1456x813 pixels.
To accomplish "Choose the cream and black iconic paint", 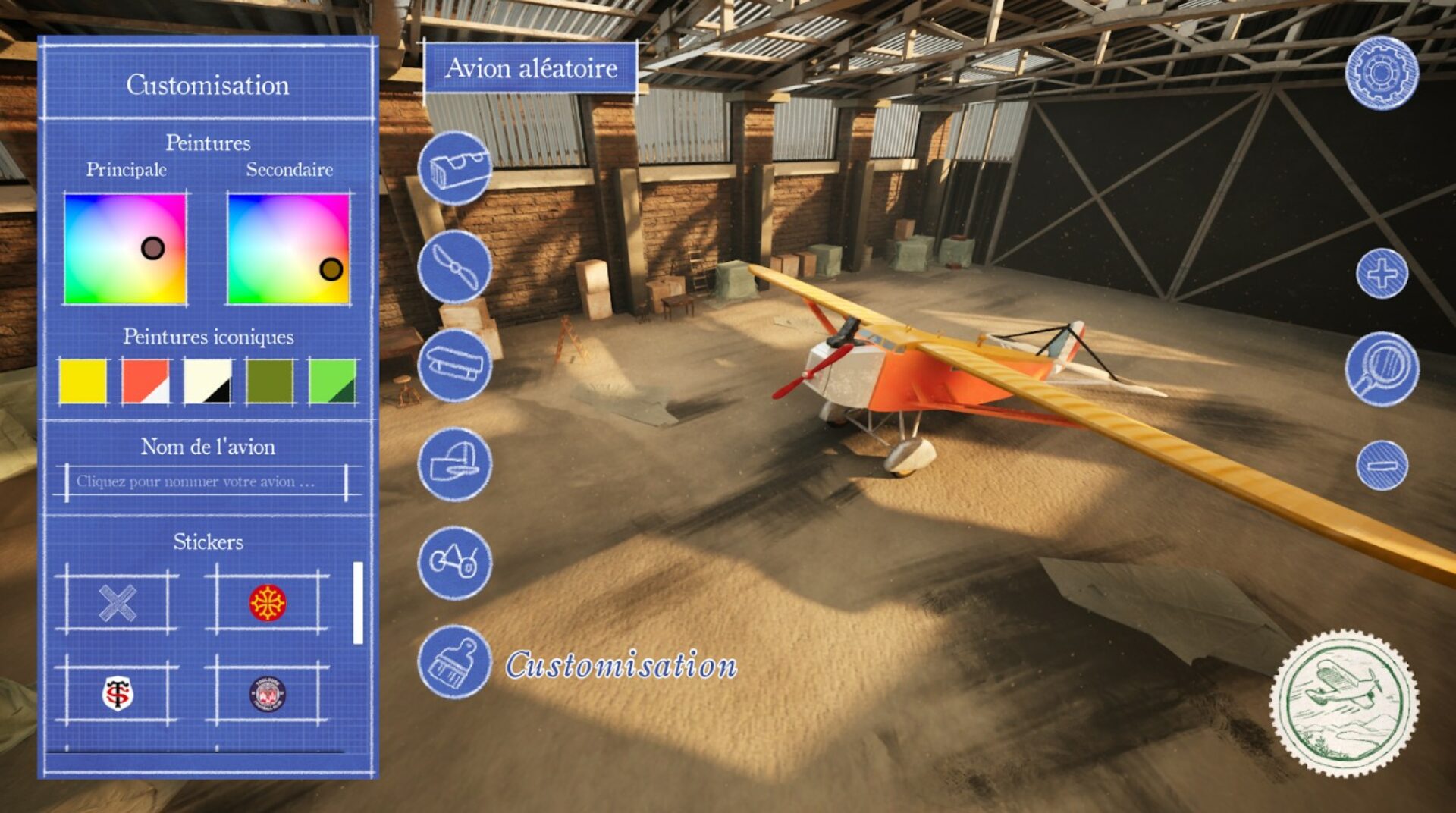I will coord(208,381).
